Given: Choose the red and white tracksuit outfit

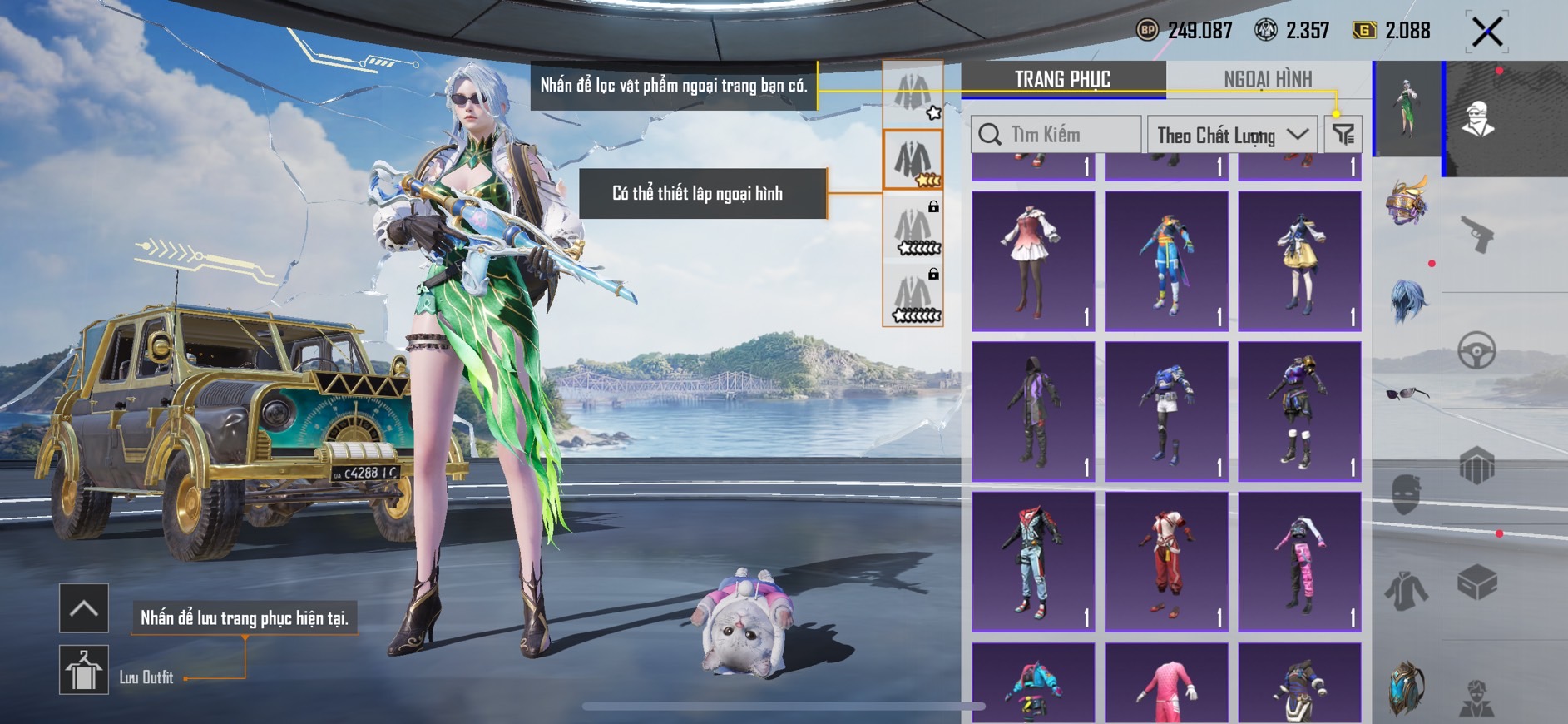Looking at the screenshot, I should (1166, 562).
